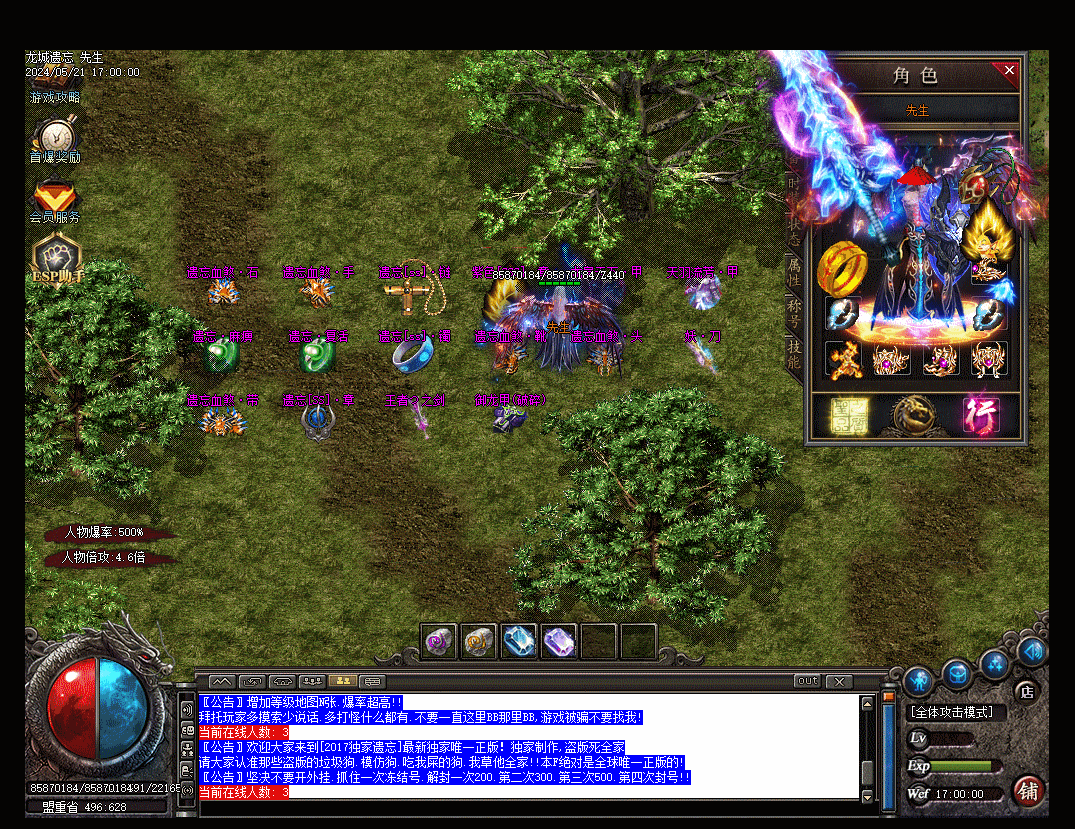
Task: Click the chat window's out button
Action: click(807, 681)
